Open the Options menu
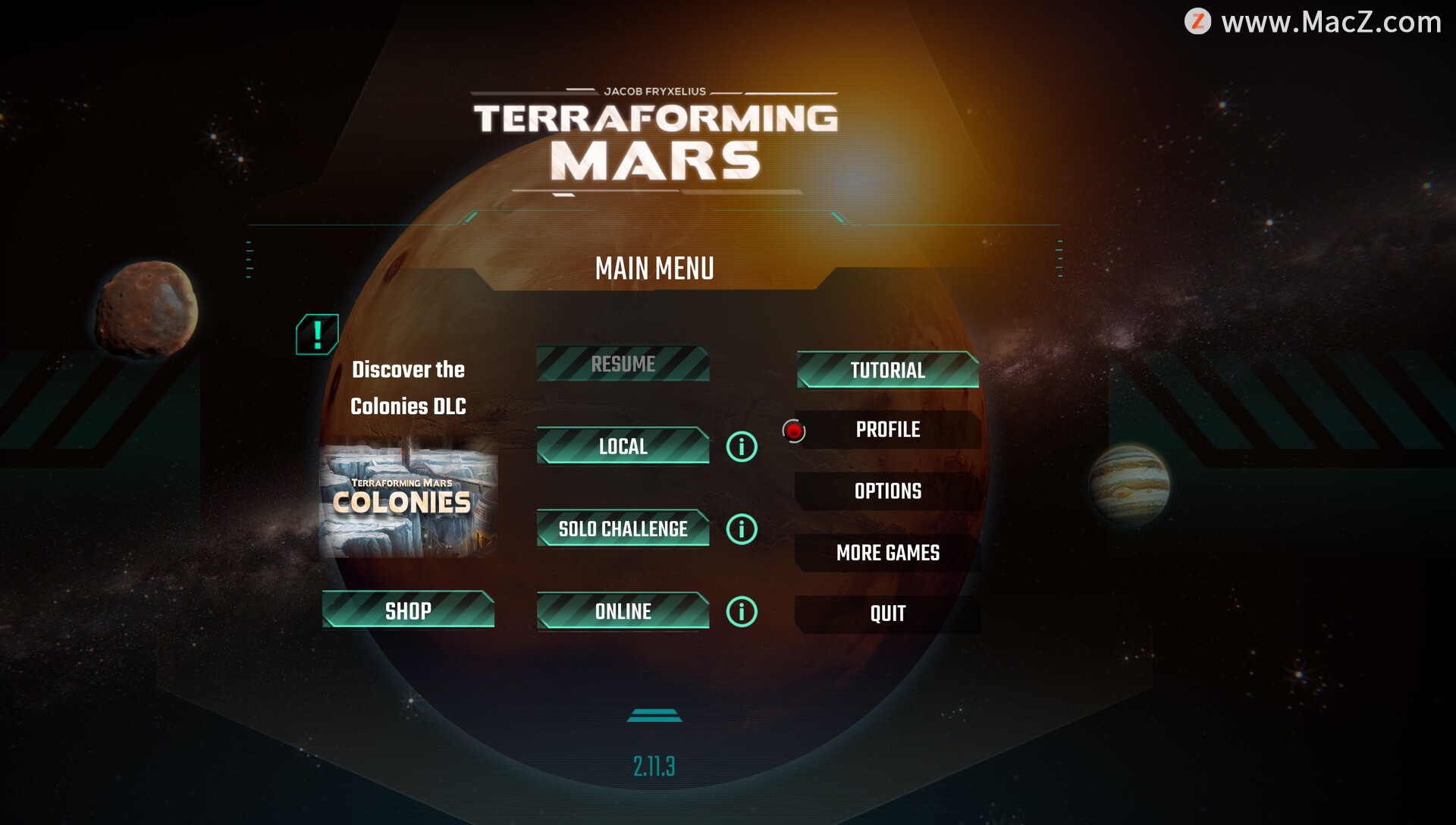The width and height of the screenshot is (1456, 825). 887,491
